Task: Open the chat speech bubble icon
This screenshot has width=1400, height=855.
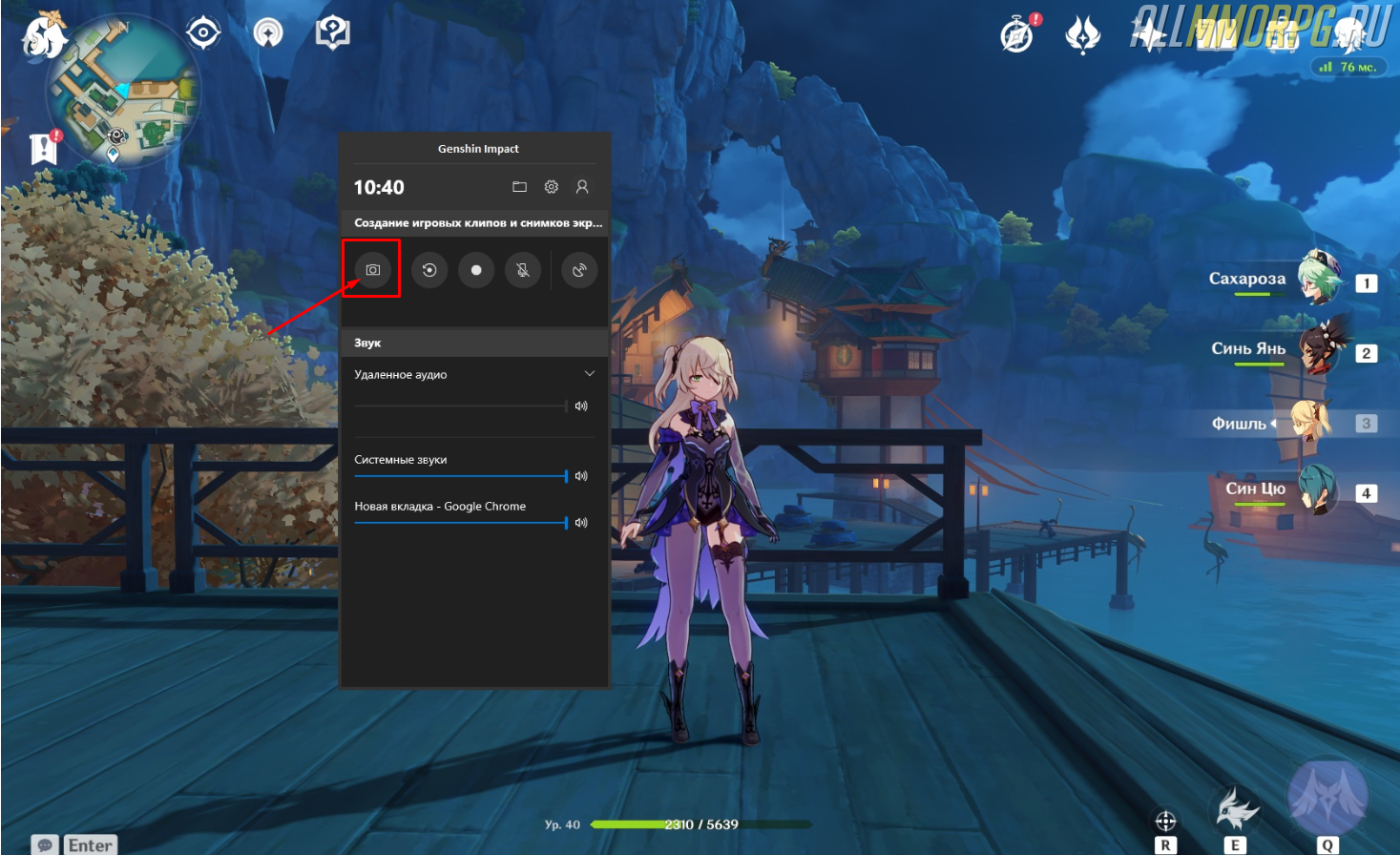Action: 45,845
